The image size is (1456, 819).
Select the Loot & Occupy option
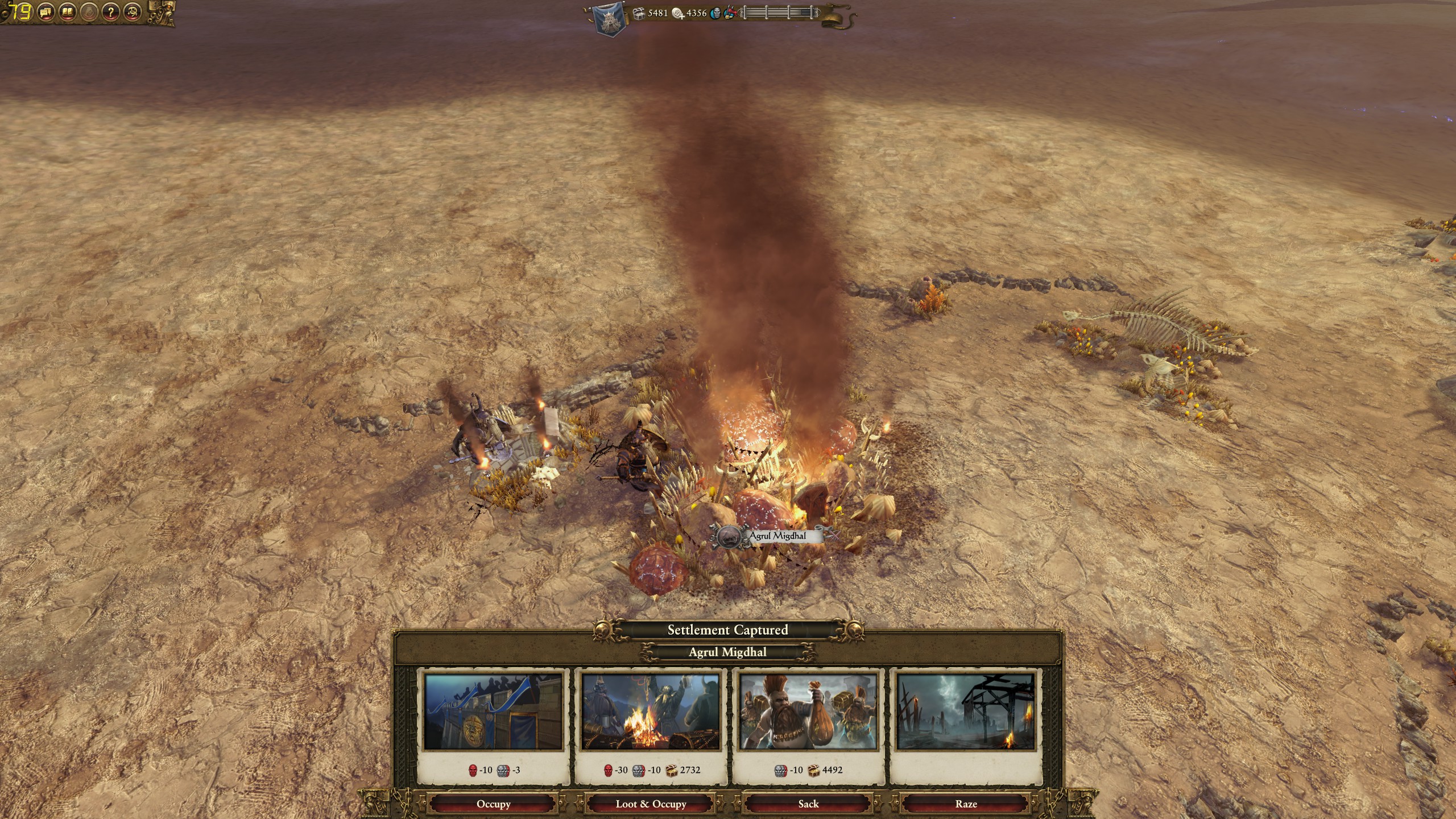[651, 804]
